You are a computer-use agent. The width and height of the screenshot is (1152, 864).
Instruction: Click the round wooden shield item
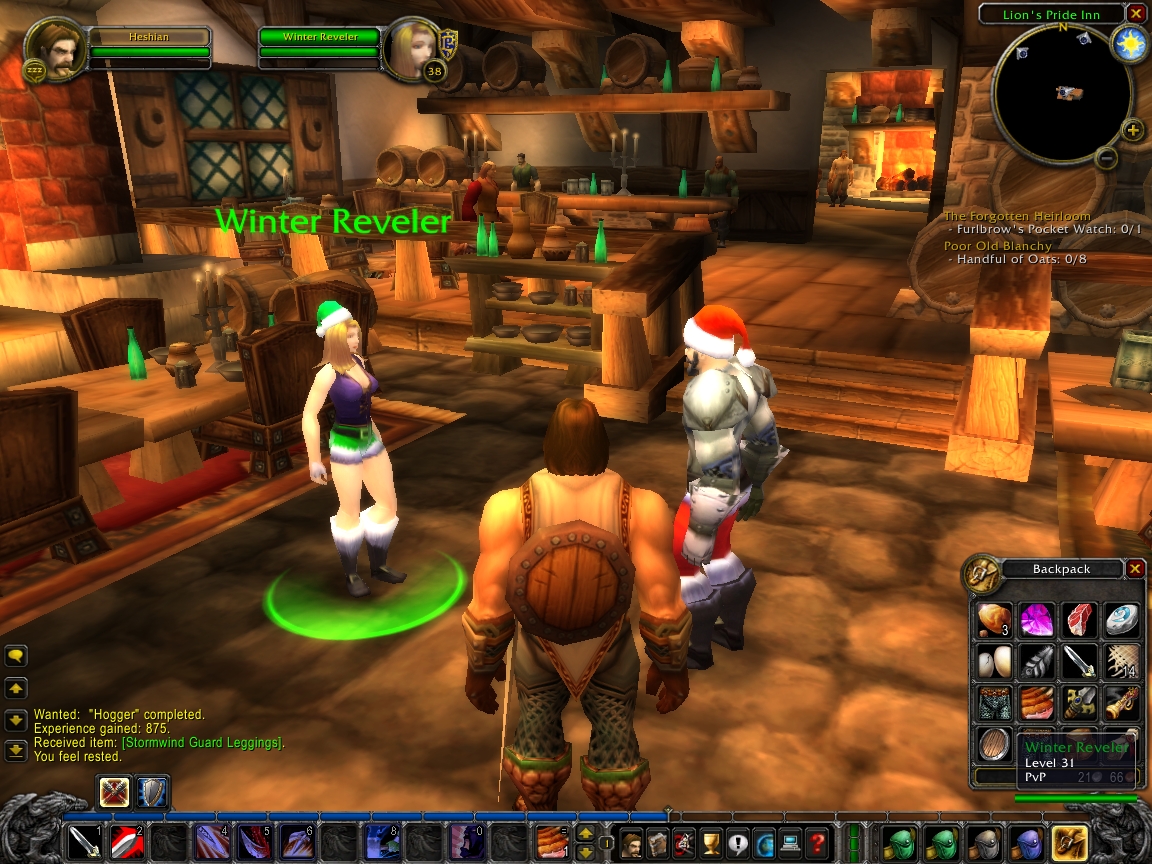tap(993, 746)
